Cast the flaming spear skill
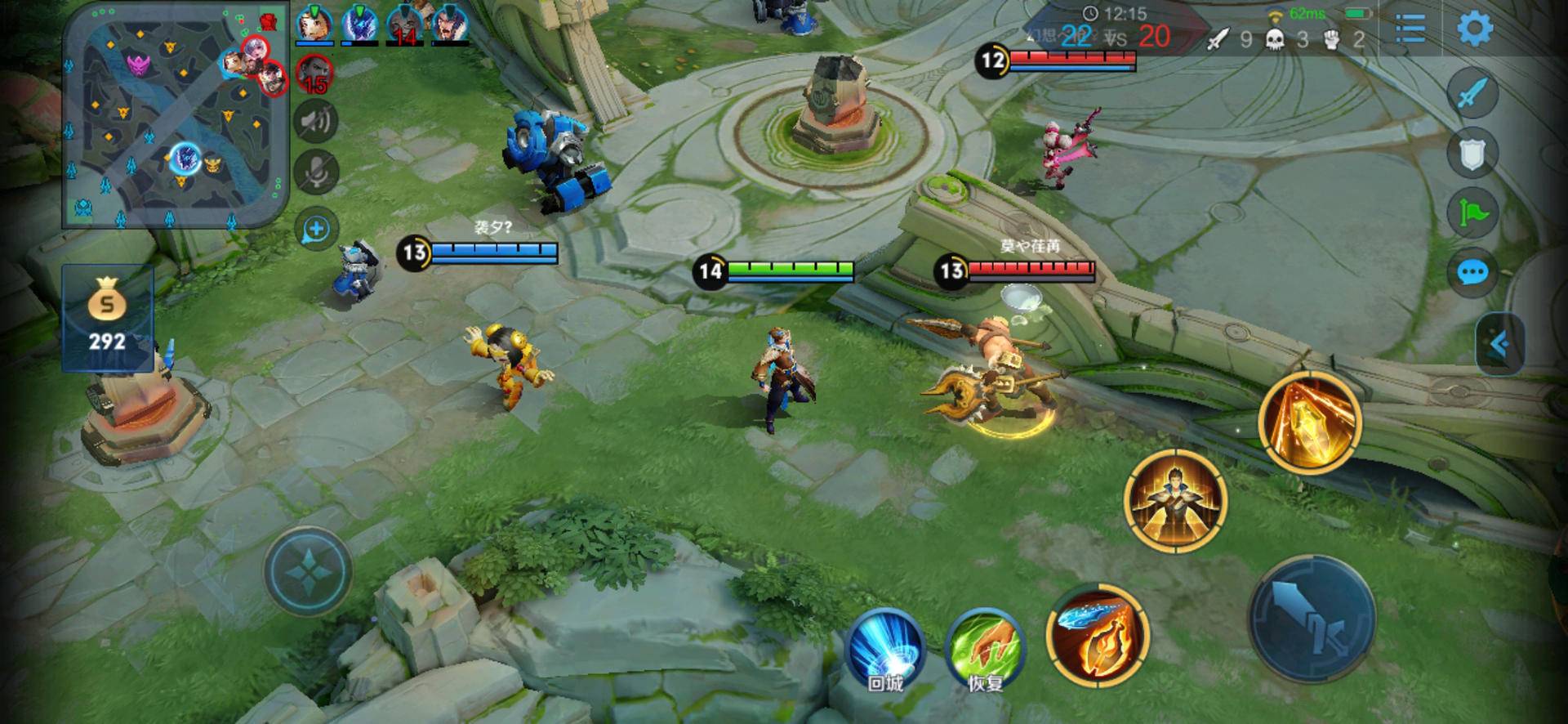This screenshot has height=724, width=1568. point(1098,635)
